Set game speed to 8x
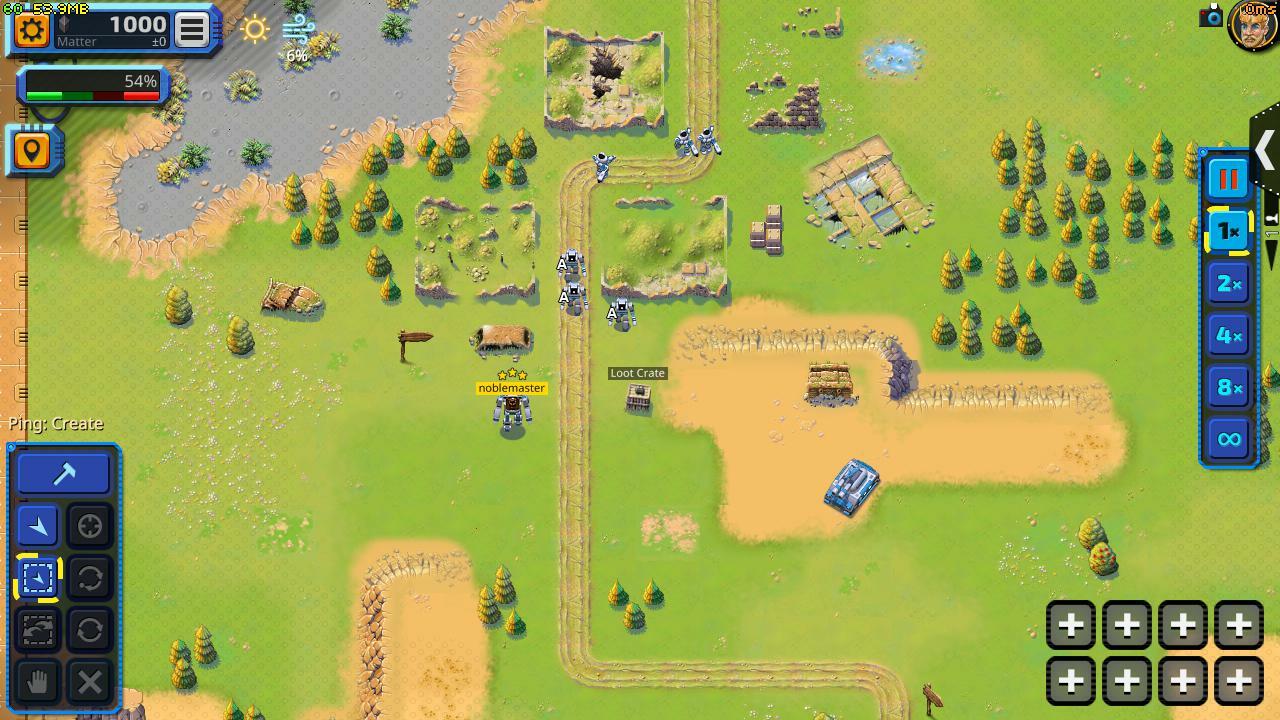This screenshot has height=720, width=1280. pyautogui.click(x=1227, y=386)
